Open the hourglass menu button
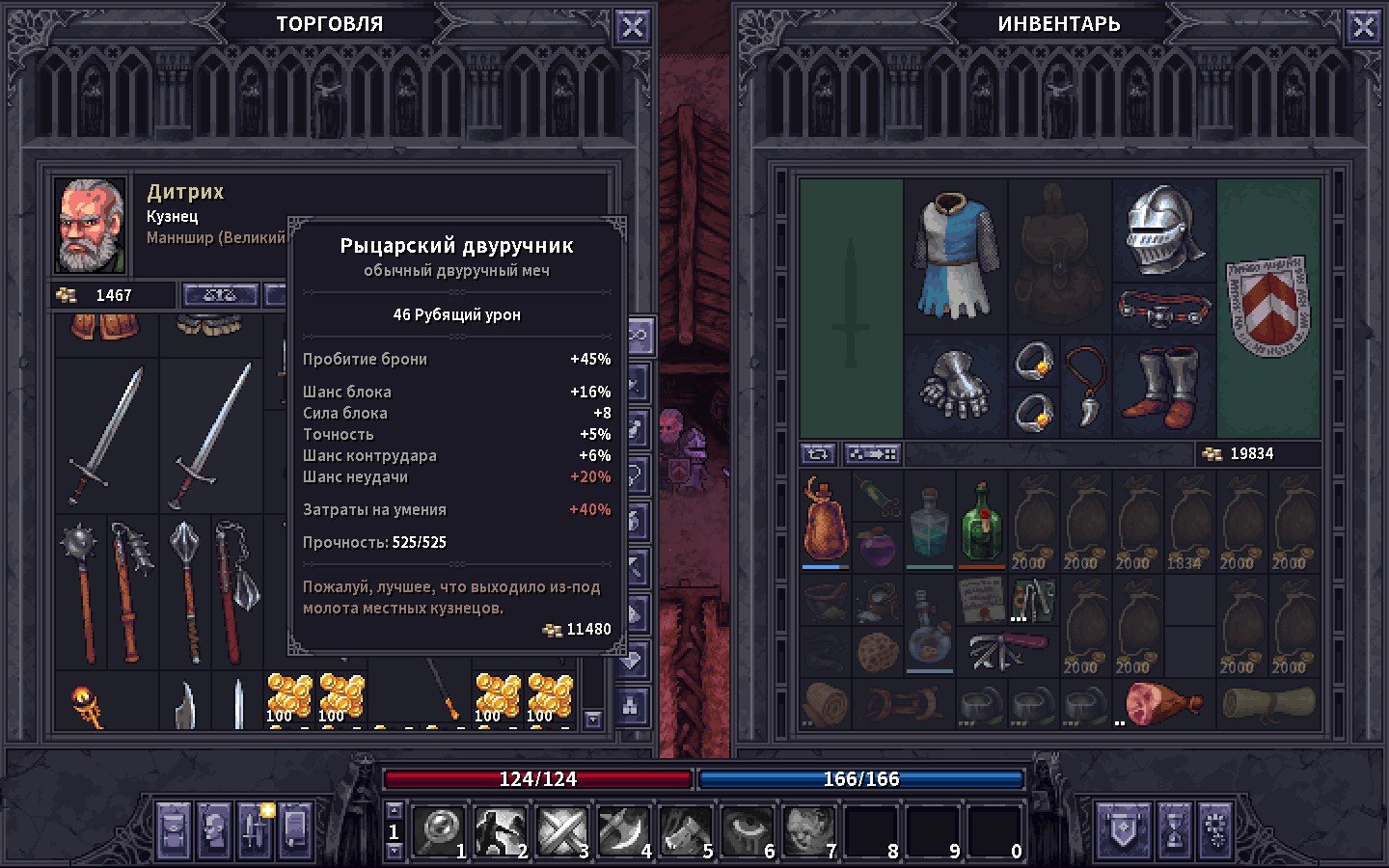This screenshot has height=868, width=1389. (1174, 829)
